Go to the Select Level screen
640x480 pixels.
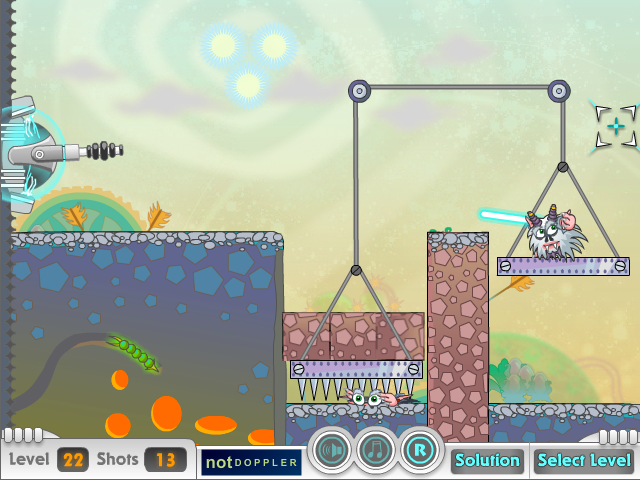[584, 461]
